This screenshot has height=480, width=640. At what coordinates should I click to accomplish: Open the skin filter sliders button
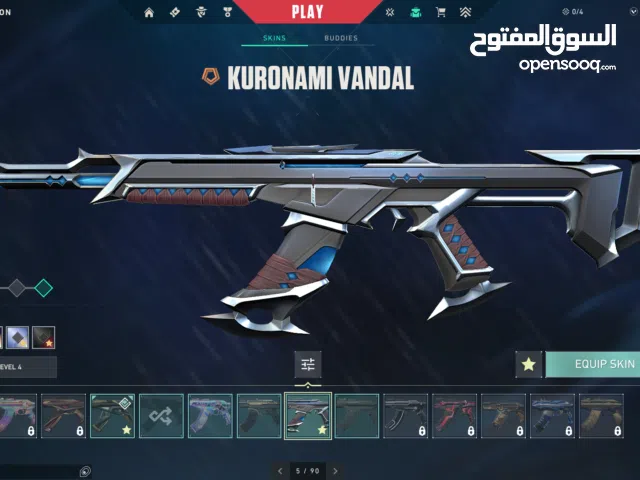coord(307,365)
